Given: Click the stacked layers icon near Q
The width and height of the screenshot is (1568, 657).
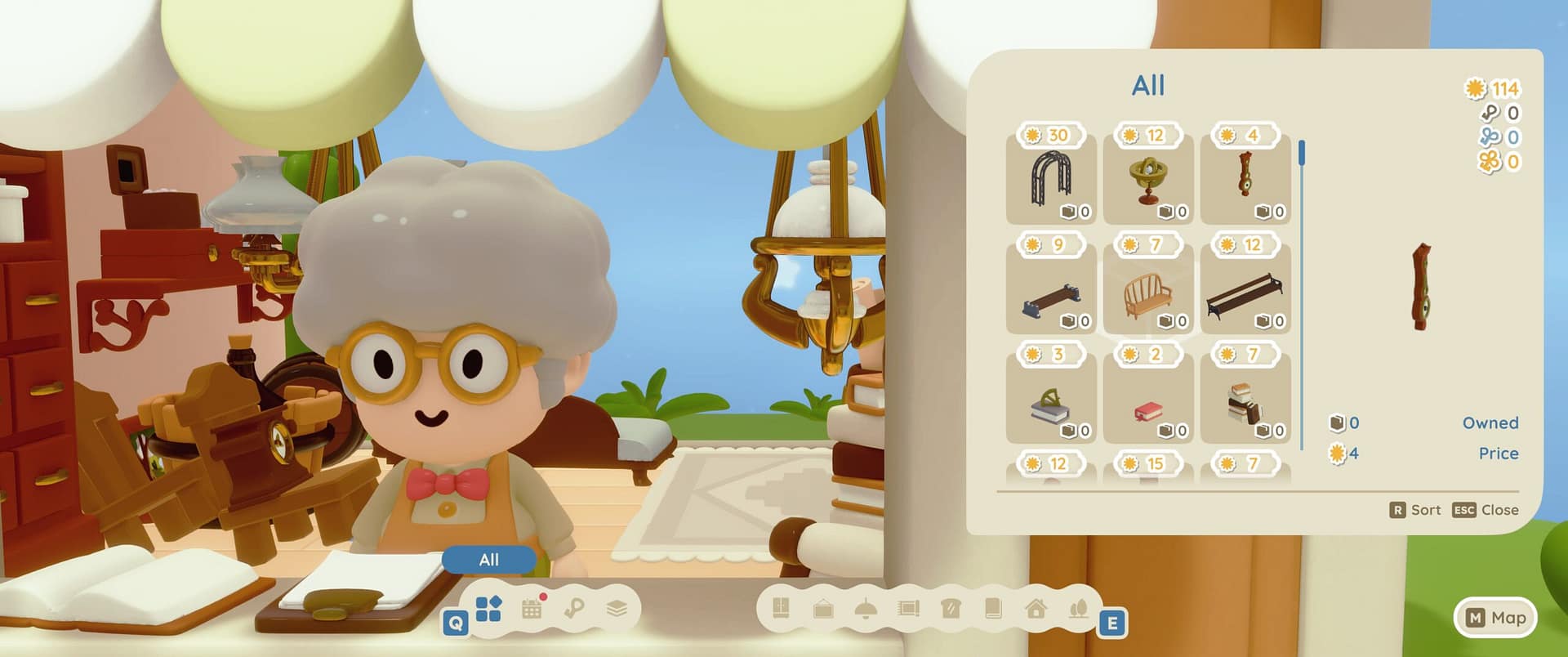Looking at the screenshot, I should [x=615, y=608].
